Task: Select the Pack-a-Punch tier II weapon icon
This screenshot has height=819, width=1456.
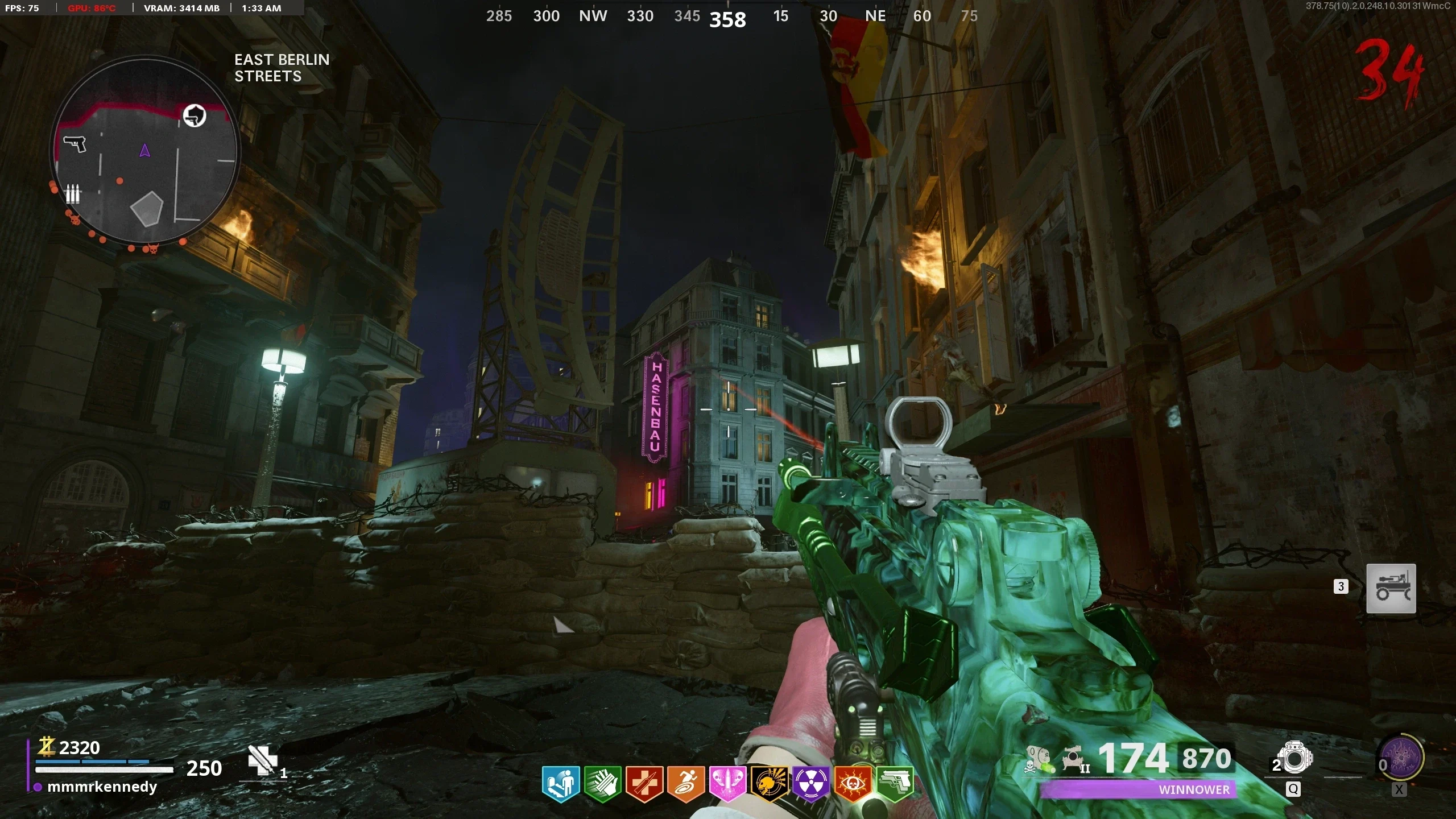Action: [x=1073, y=759]
